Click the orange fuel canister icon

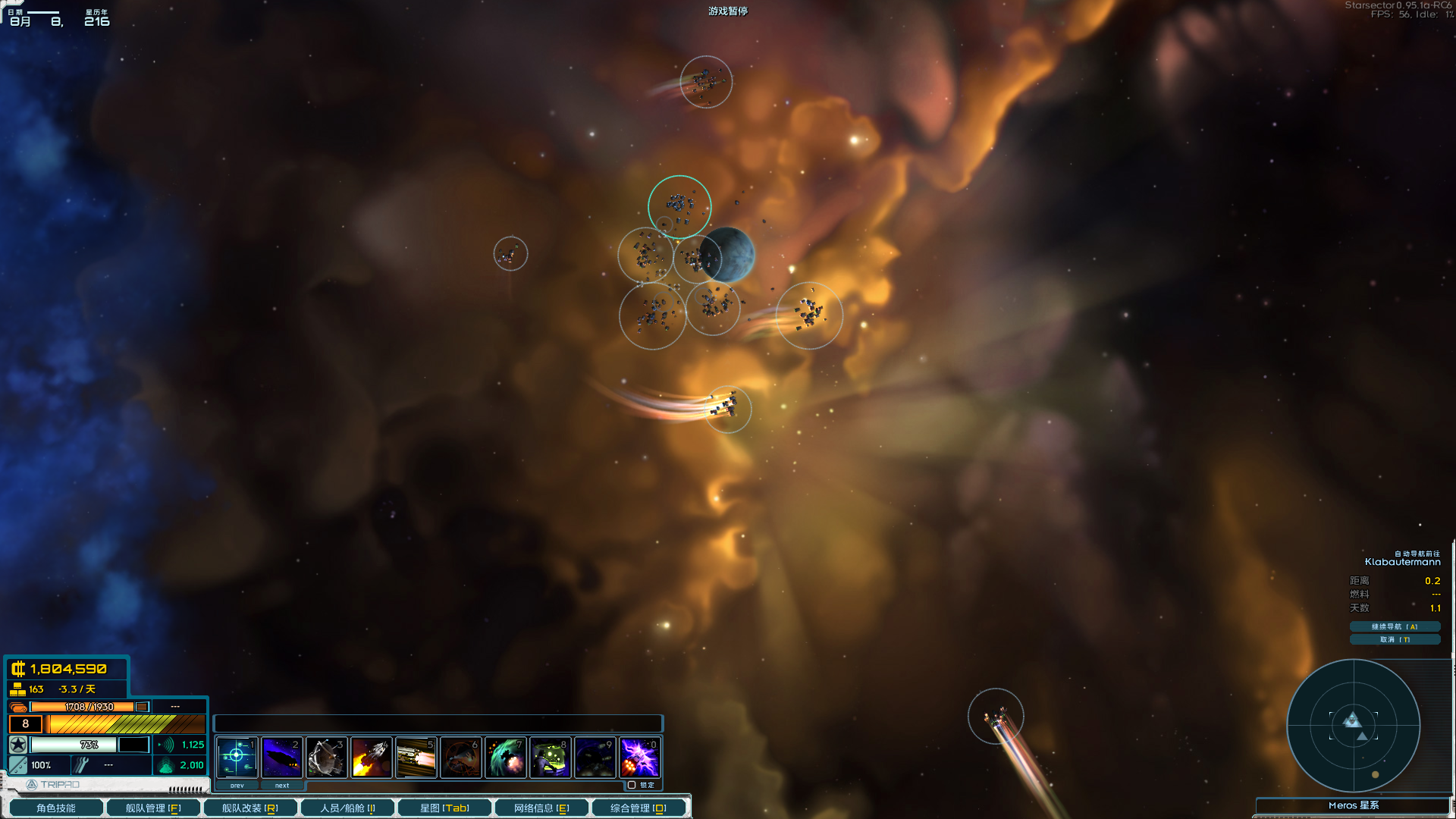click(x=19, y=705)
